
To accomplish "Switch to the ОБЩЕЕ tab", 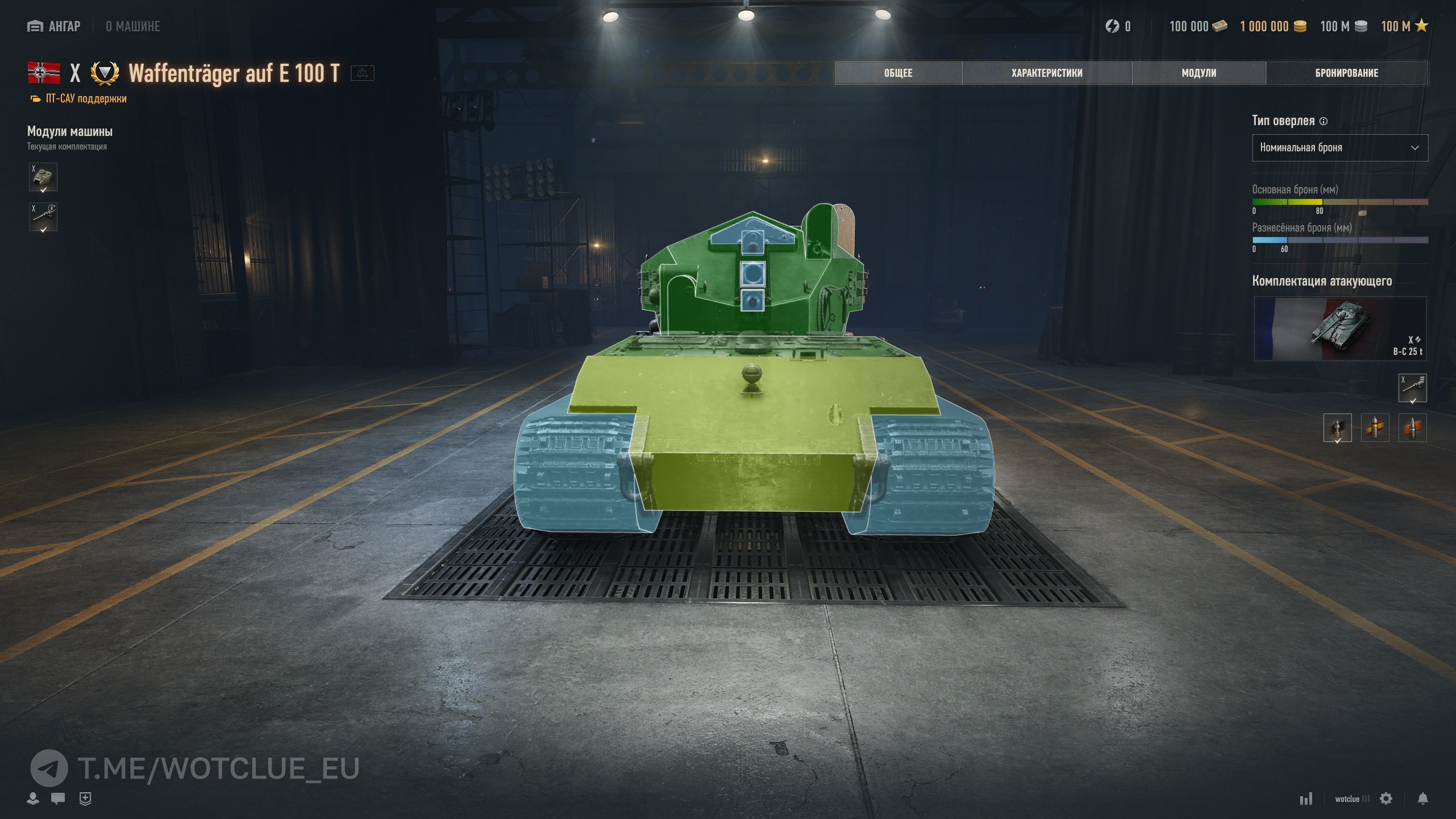I will point(898,73).
